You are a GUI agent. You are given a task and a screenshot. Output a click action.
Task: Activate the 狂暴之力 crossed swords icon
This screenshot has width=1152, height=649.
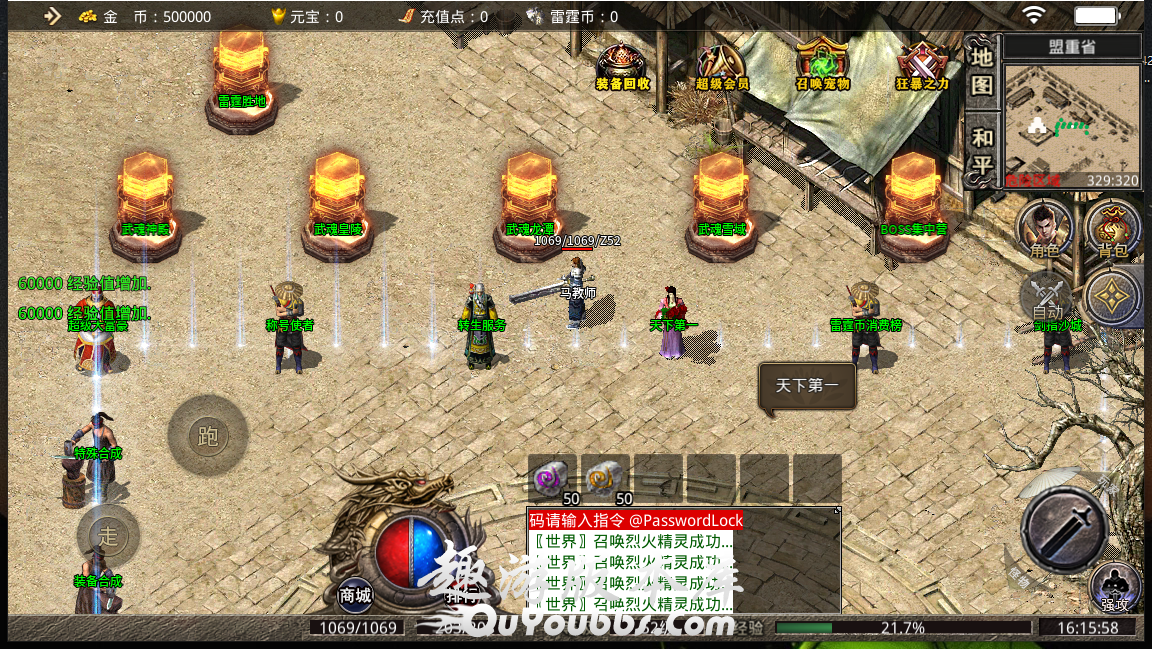[x=922, y=66]
